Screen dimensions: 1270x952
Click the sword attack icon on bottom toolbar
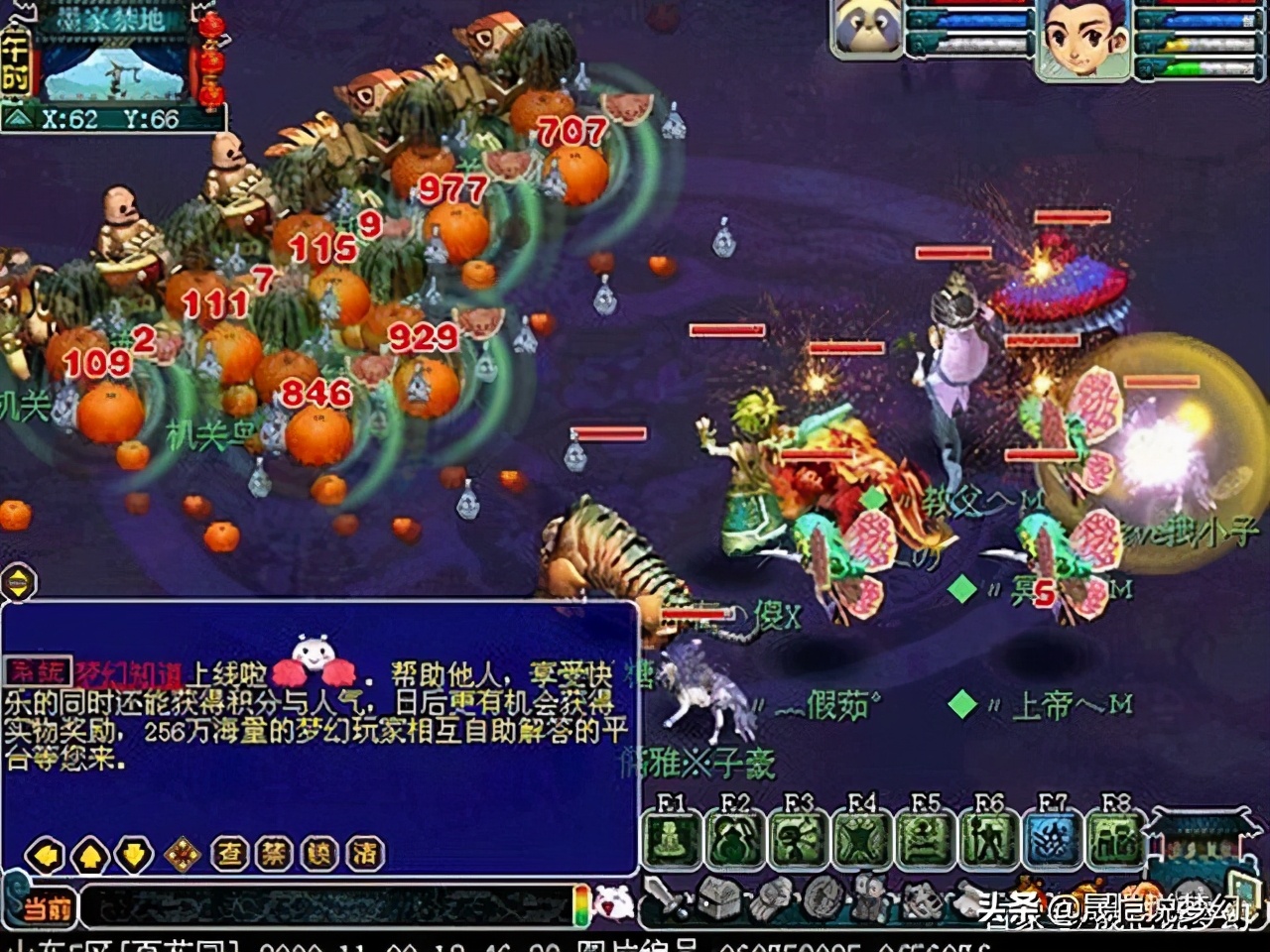pos(665,900)
